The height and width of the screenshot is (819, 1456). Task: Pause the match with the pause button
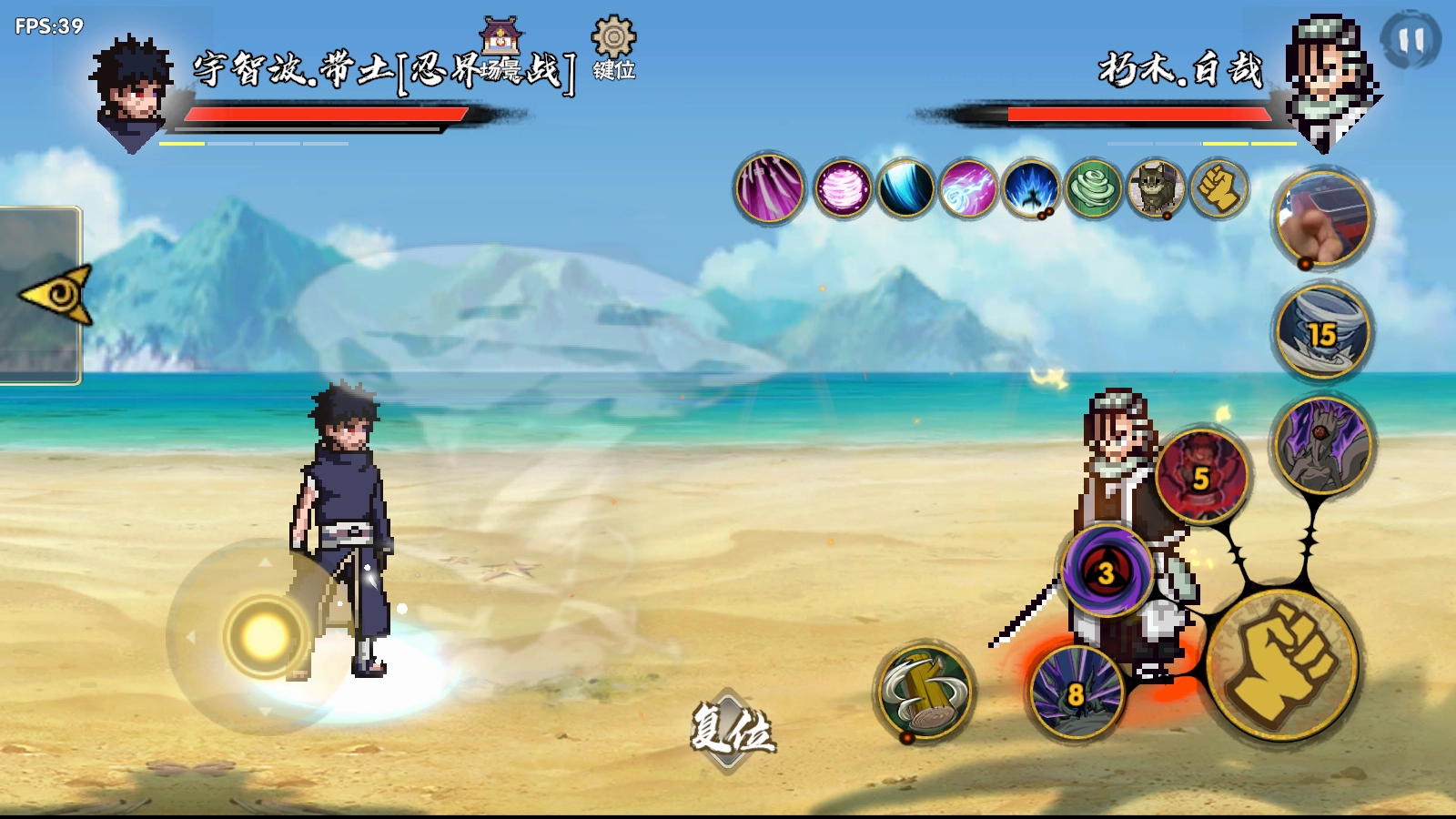(1410, 40)
